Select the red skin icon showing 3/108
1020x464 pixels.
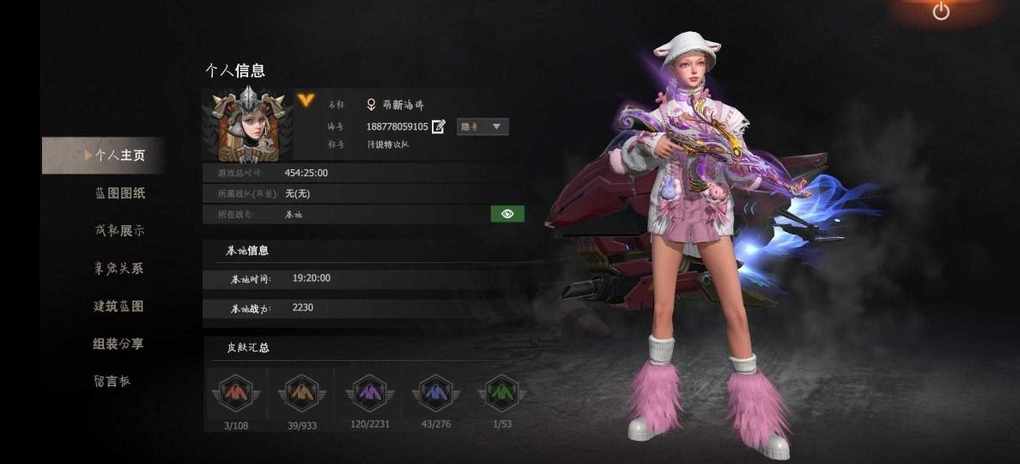coord(235,393)
